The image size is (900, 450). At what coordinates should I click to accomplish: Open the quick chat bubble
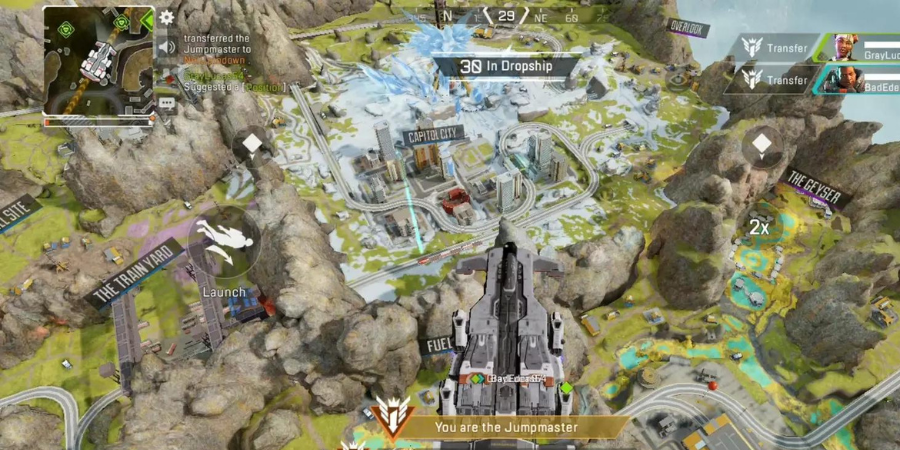click(x=167, y=102)
